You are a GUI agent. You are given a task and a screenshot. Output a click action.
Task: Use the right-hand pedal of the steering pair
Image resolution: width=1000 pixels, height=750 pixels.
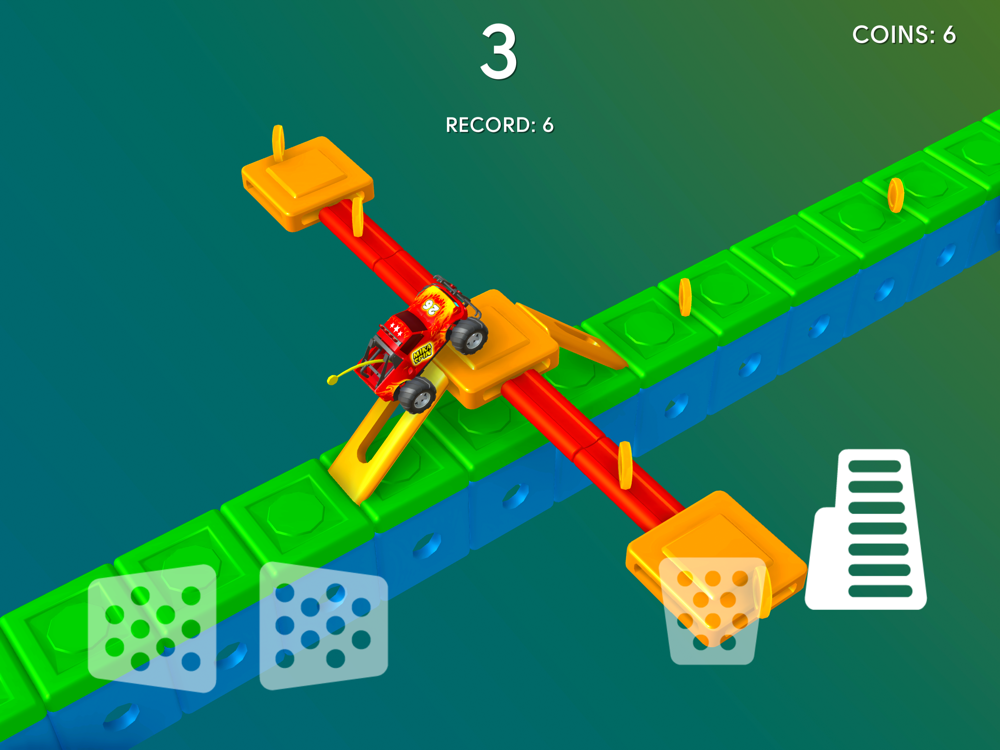[323, 625]
